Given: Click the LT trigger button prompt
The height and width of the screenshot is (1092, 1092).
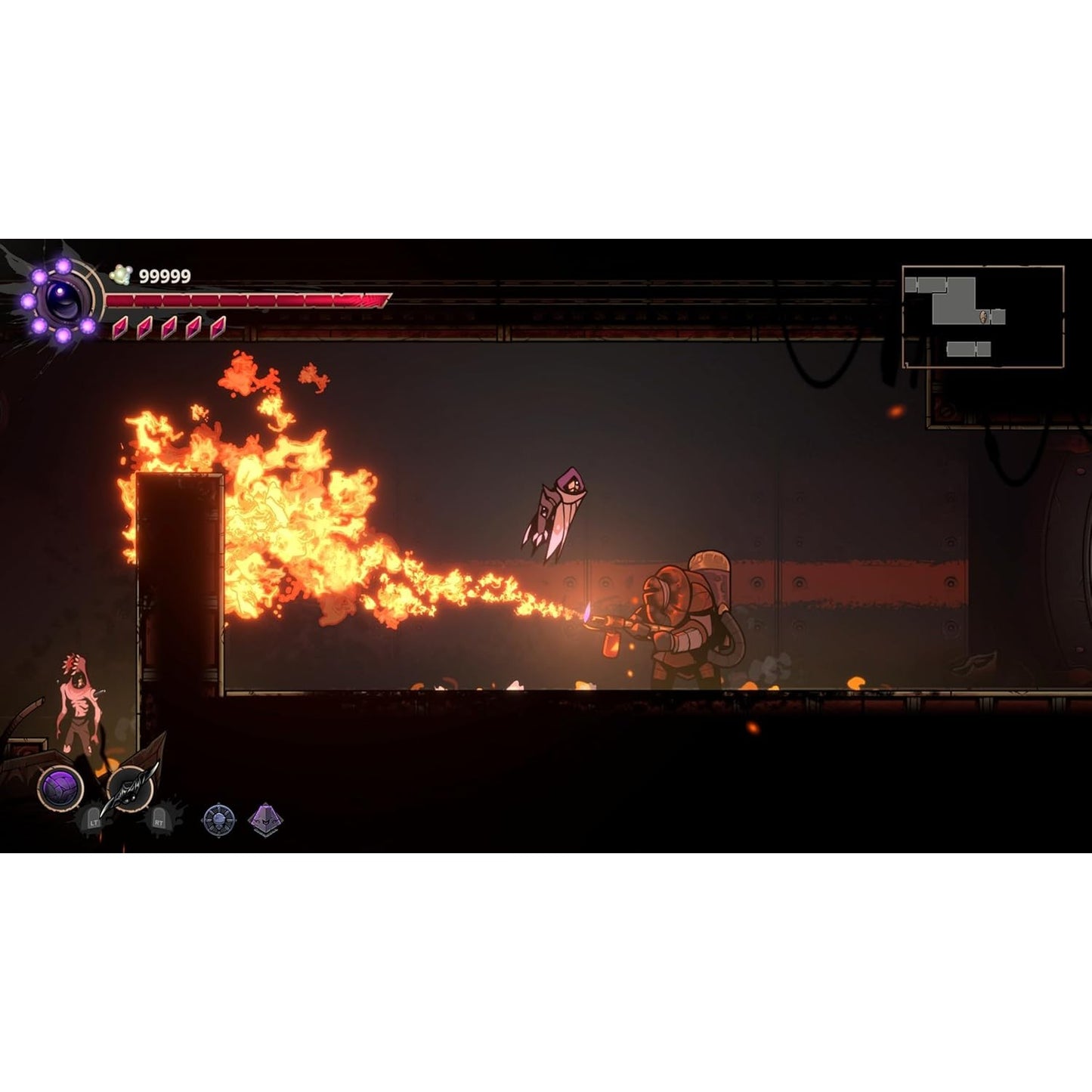Looking at the screenshot, I should 94,823.
